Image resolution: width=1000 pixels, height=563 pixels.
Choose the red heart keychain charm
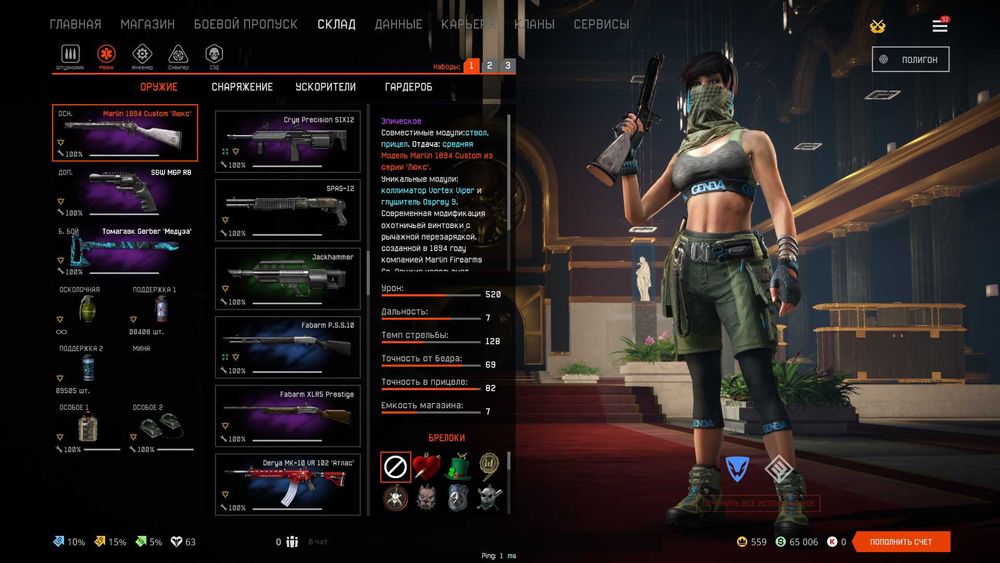(426, 466)
